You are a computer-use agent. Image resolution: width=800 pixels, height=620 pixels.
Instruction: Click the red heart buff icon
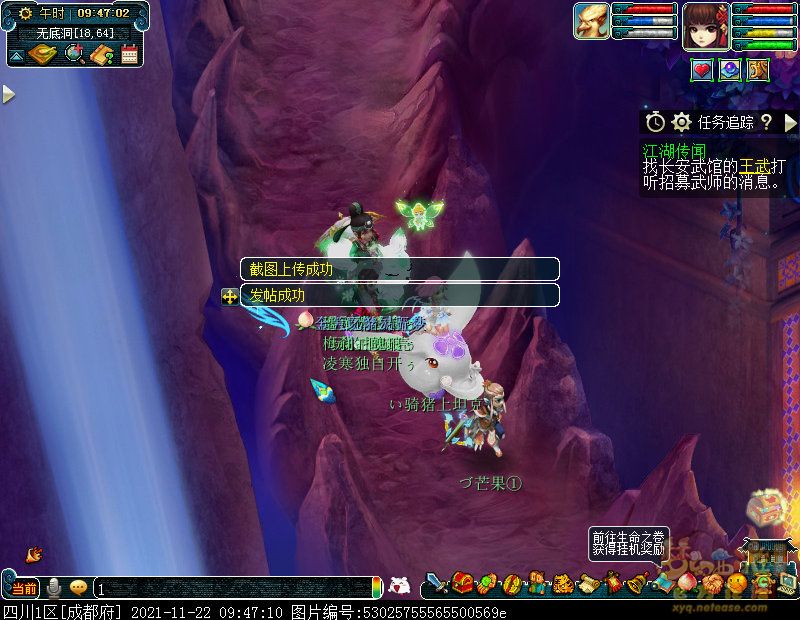coord(702,69)
